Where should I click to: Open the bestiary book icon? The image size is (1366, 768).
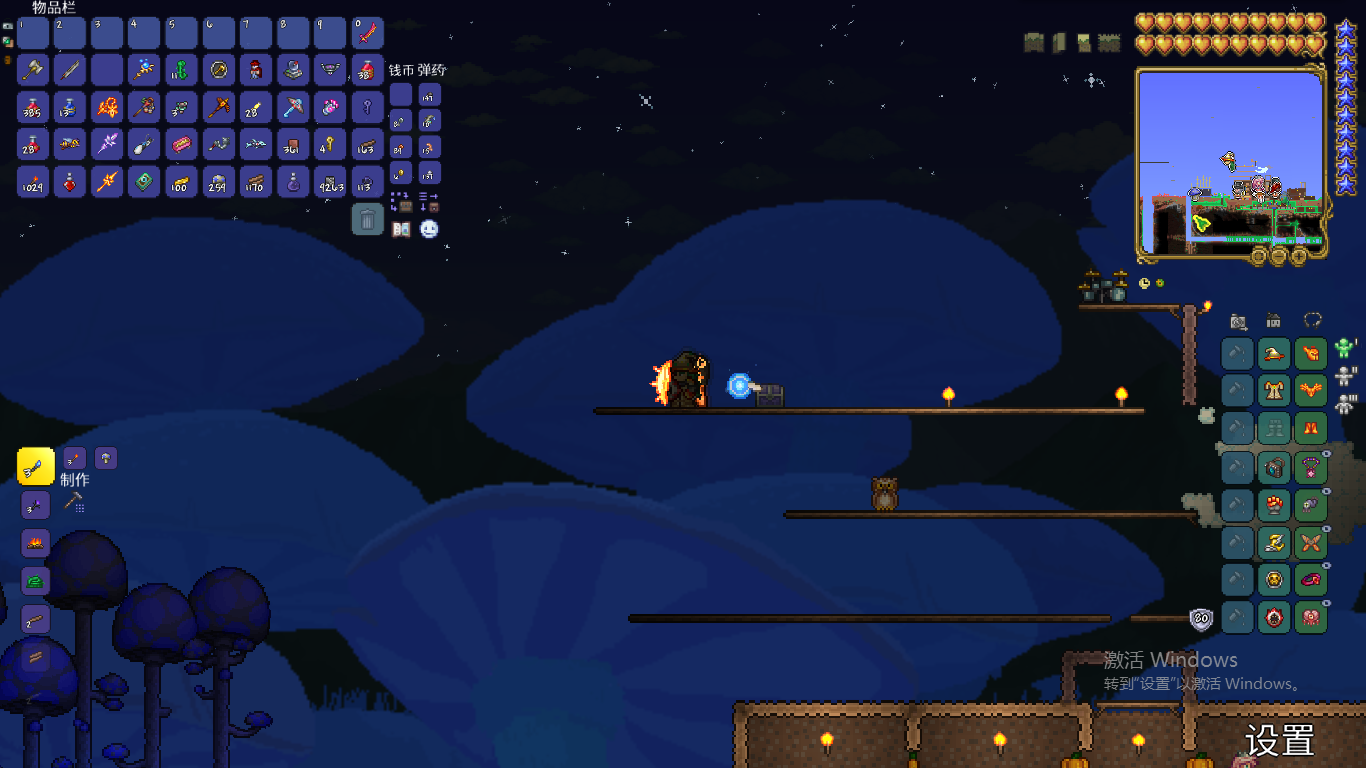click(x=401, y=229)
